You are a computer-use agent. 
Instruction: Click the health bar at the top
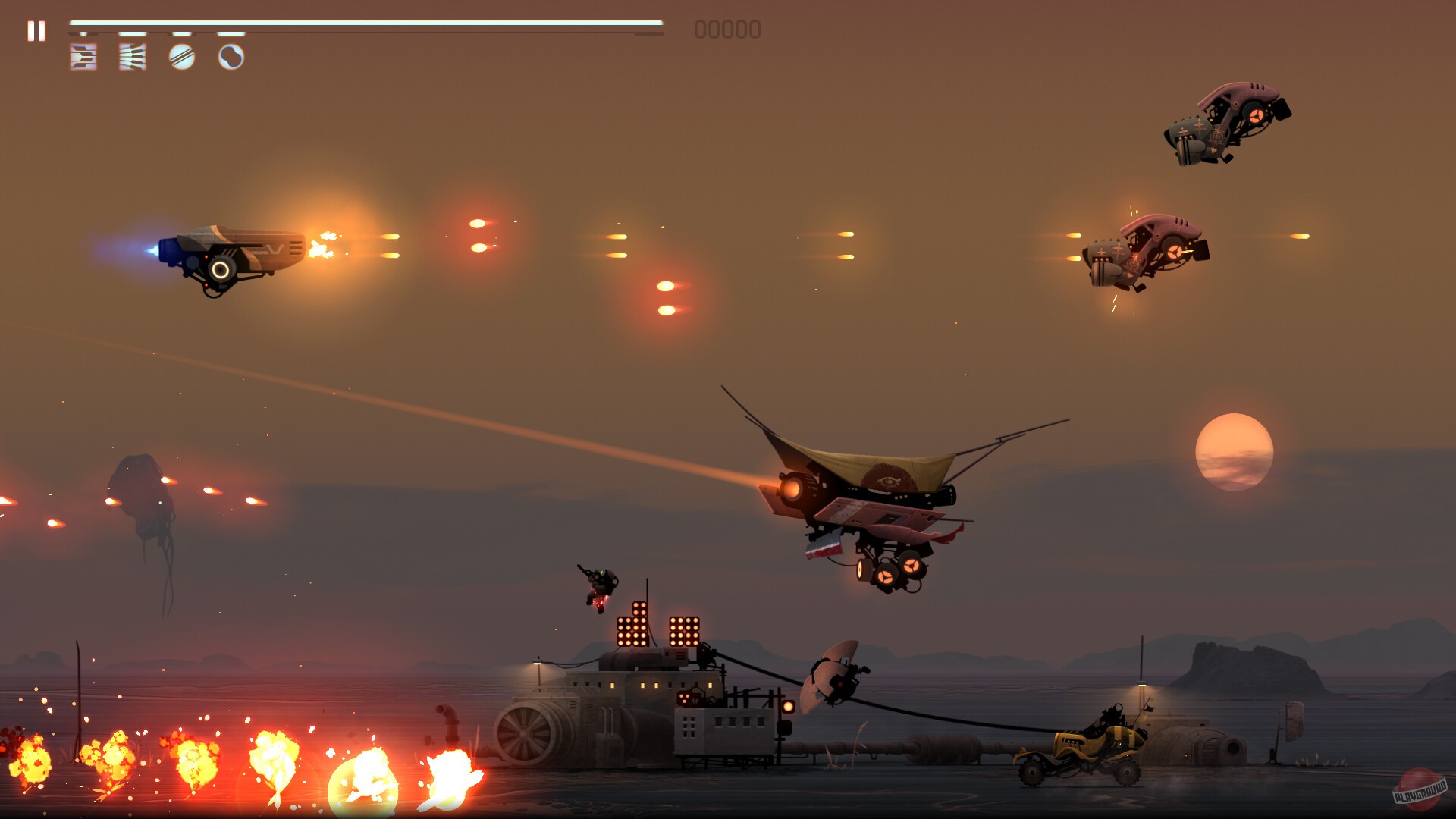point(368,24)
